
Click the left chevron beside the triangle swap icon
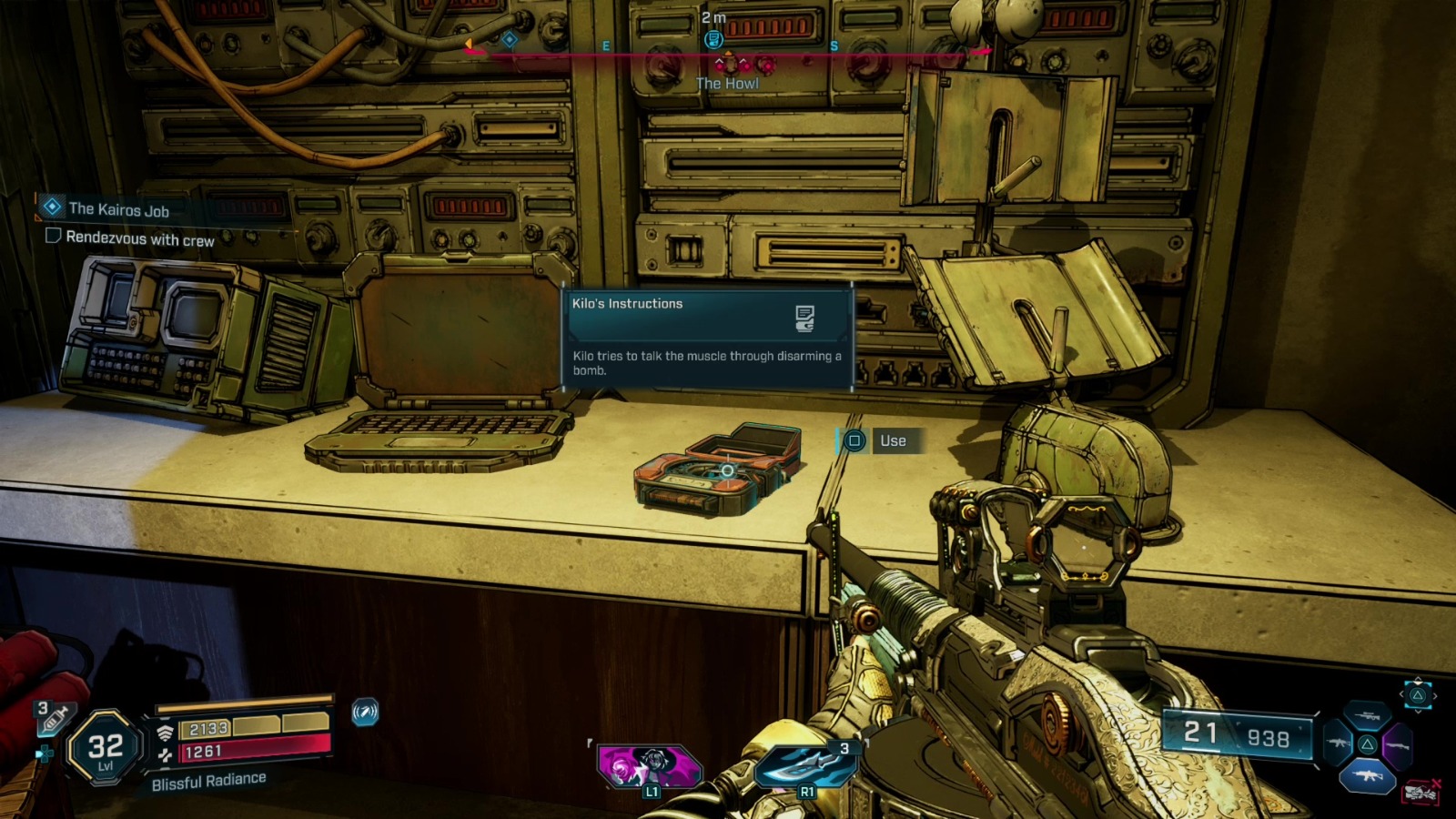pos(1402,693)
